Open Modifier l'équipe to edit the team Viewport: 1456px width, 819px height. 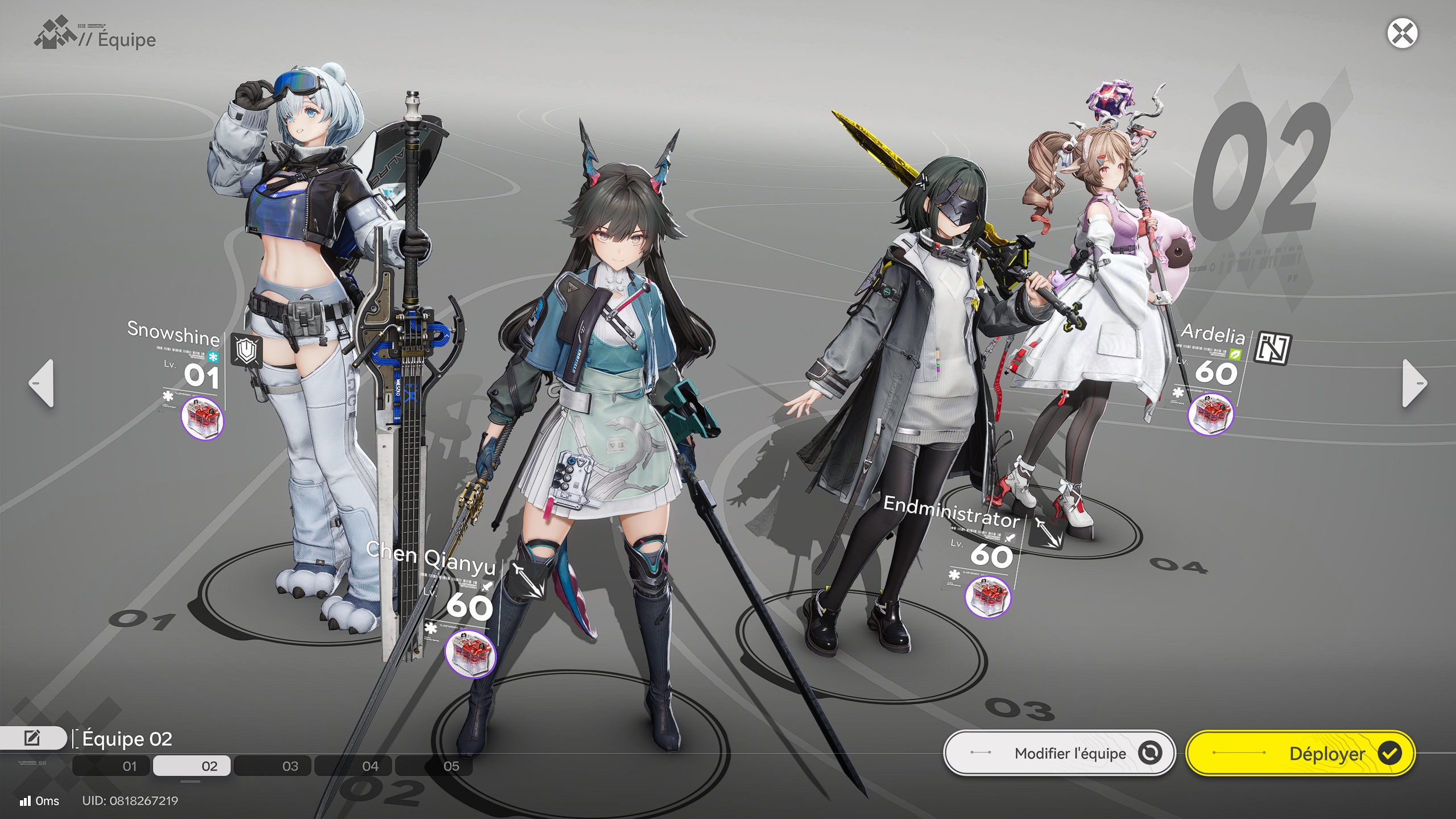pyautogui.click(x=1059, y=752)
